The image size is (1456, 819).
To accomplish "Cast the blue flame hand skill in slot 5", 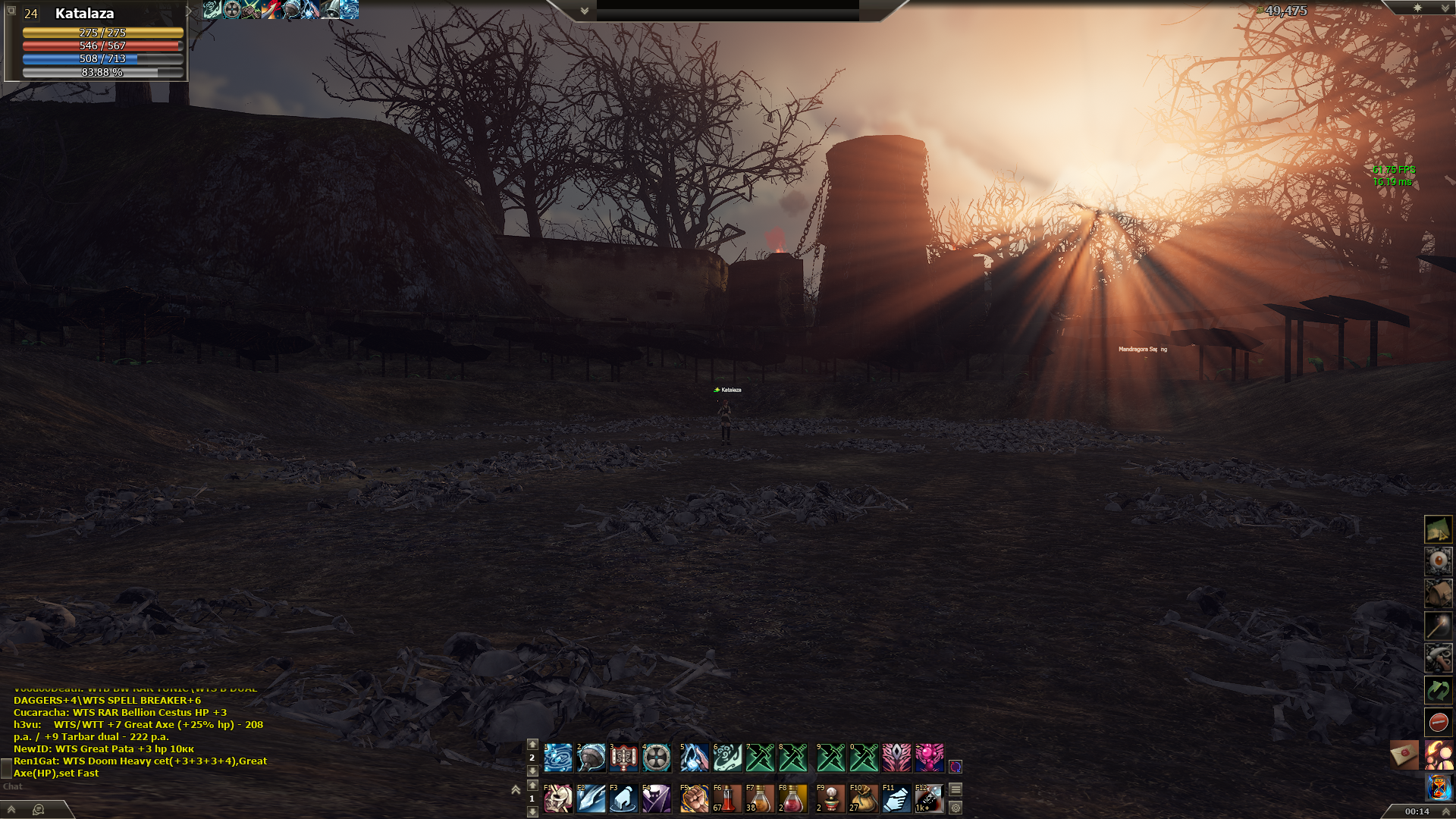I will click(x=694, y=758).
